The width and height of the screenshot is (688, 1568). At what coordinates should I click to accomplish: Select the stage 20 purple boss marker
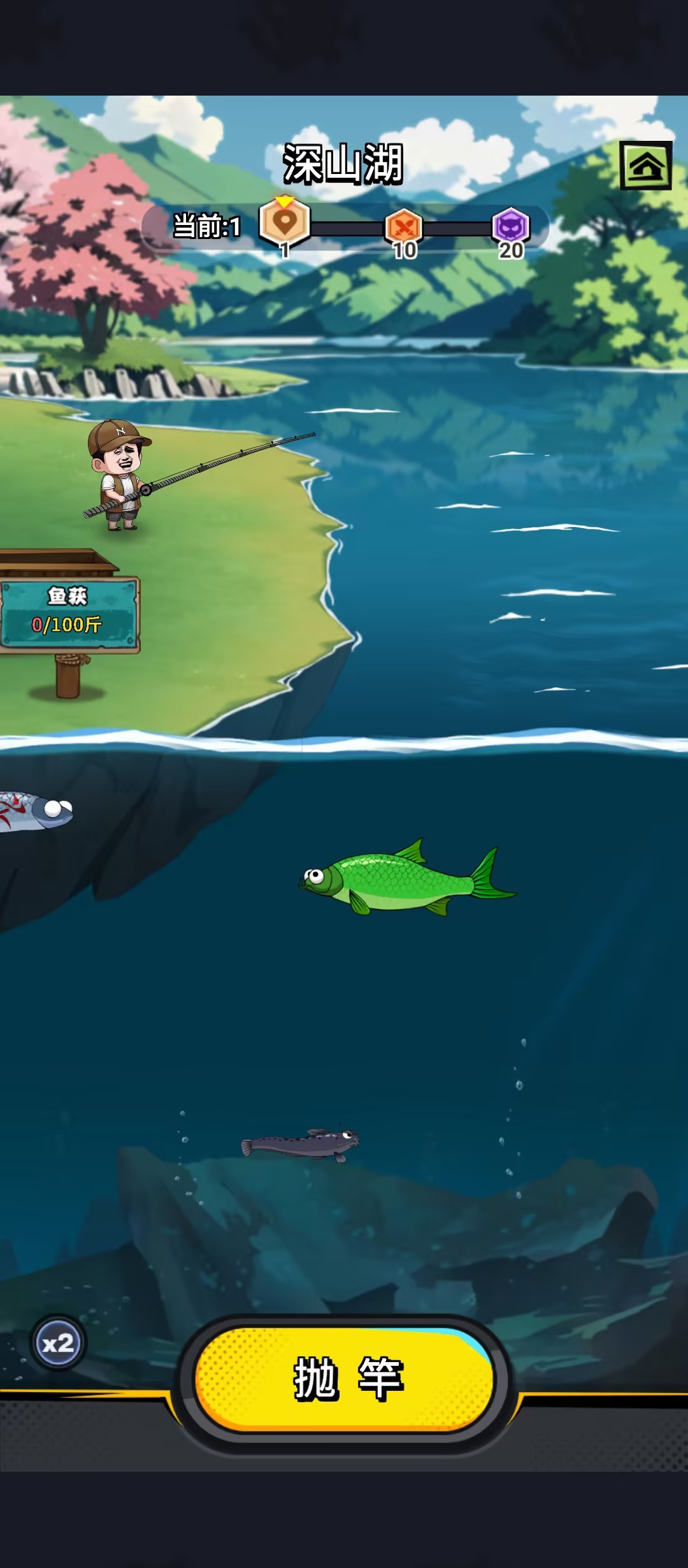tap(511, 226)
